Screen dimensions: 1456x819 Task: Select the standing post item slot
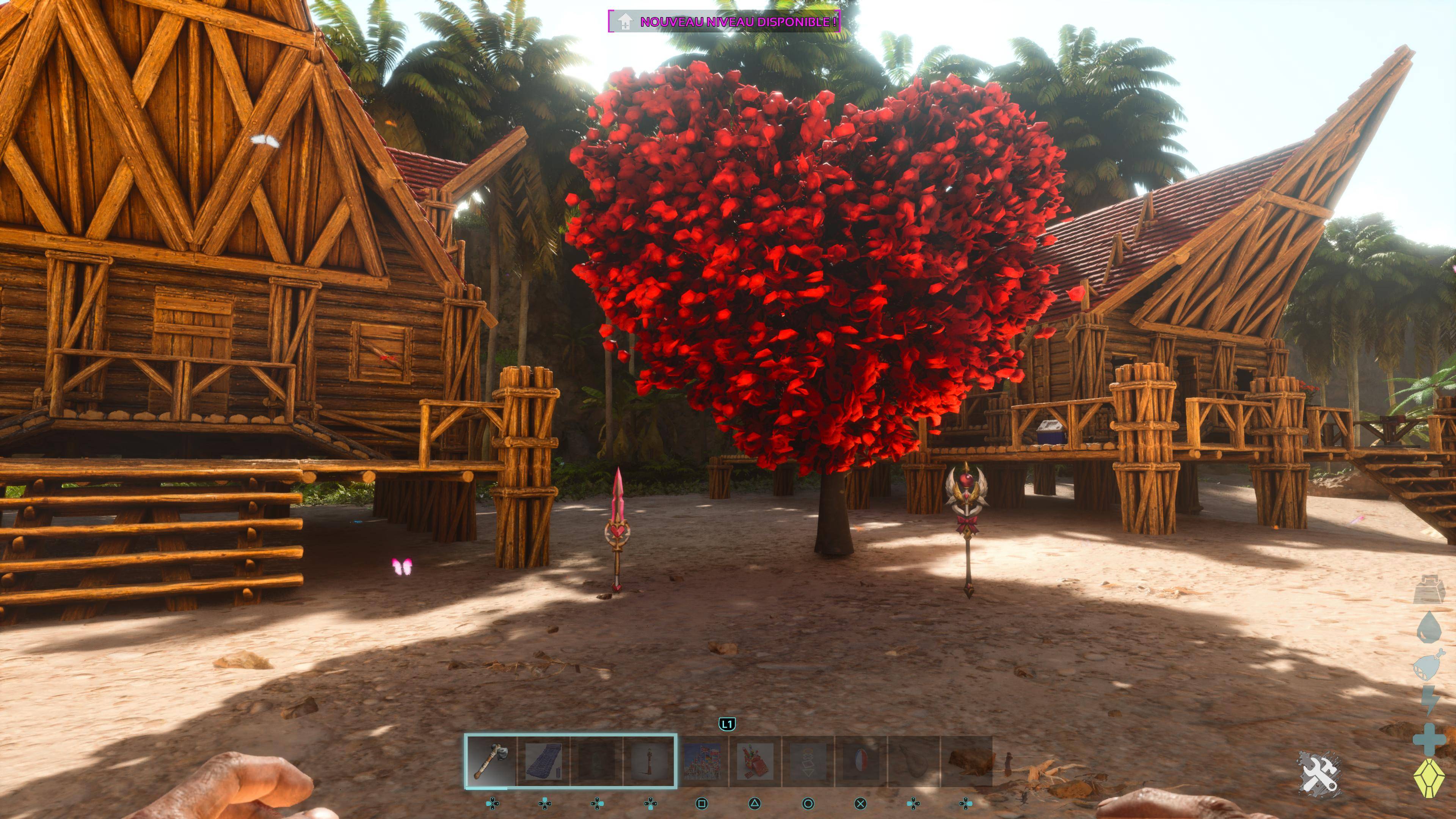(x=649, y=761)
